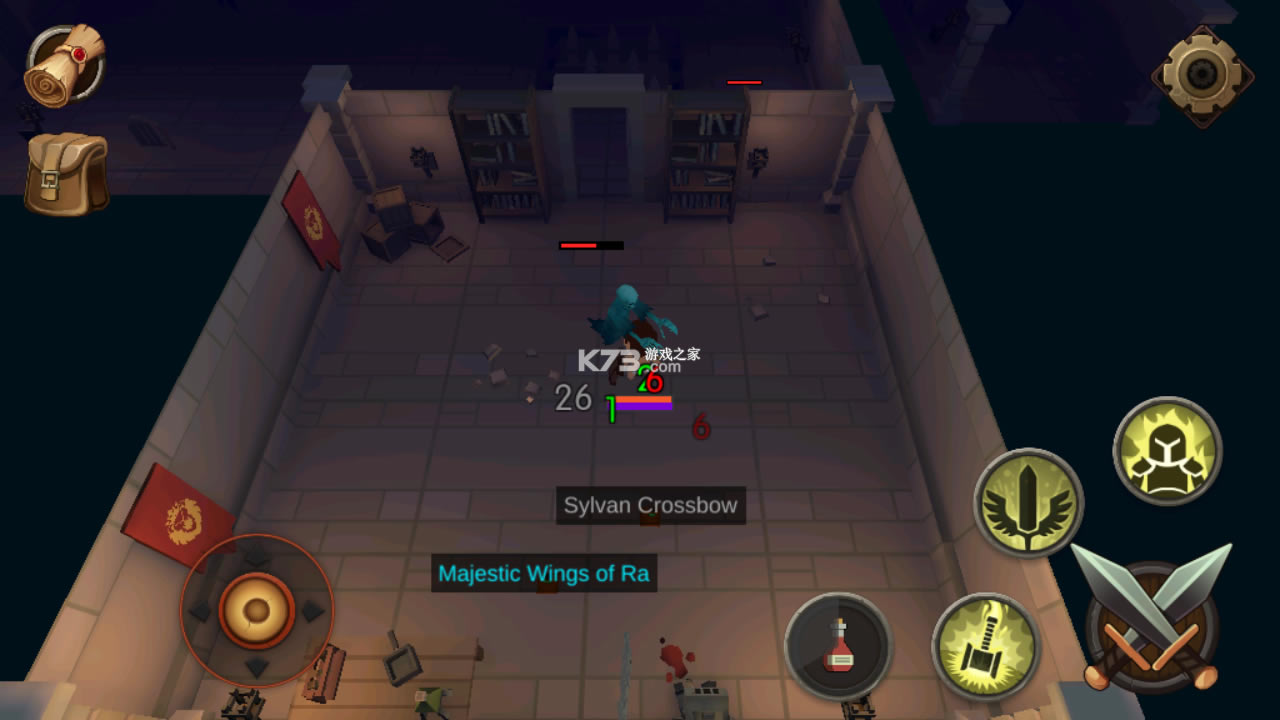Viewport: 1280px width, 720px height.
Task: Pick up Majestic Wings of Ra
Action: pyautogui.click(x=544, y=574)
